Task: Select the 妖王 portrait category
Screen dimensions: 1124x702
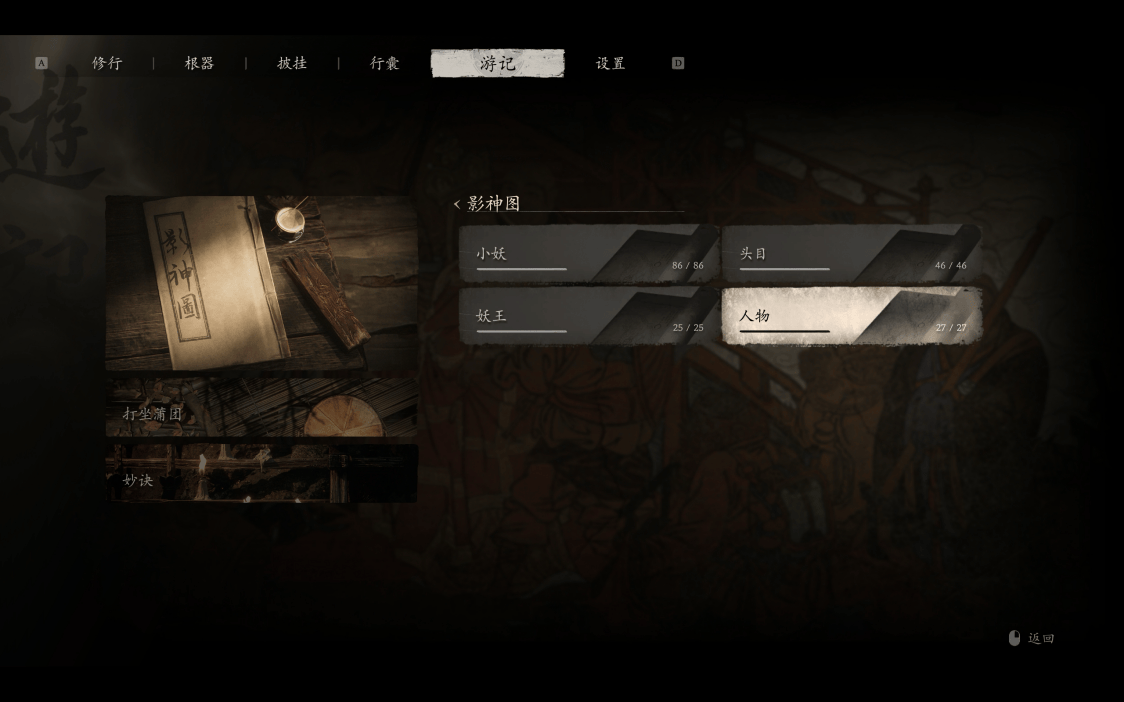Action: [x=589, y=316]
